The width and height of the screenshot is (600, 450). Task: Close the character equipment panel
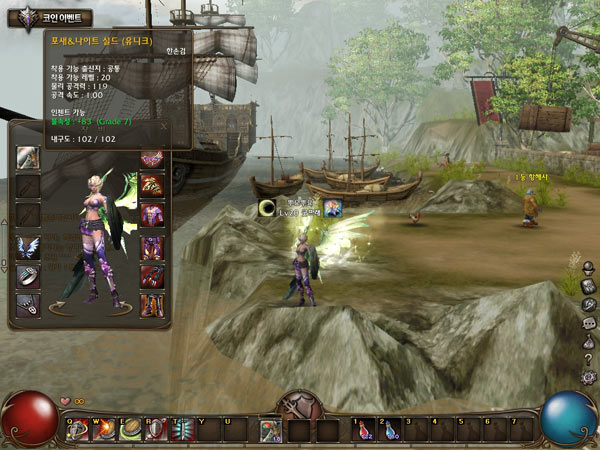tap(163, 127)
